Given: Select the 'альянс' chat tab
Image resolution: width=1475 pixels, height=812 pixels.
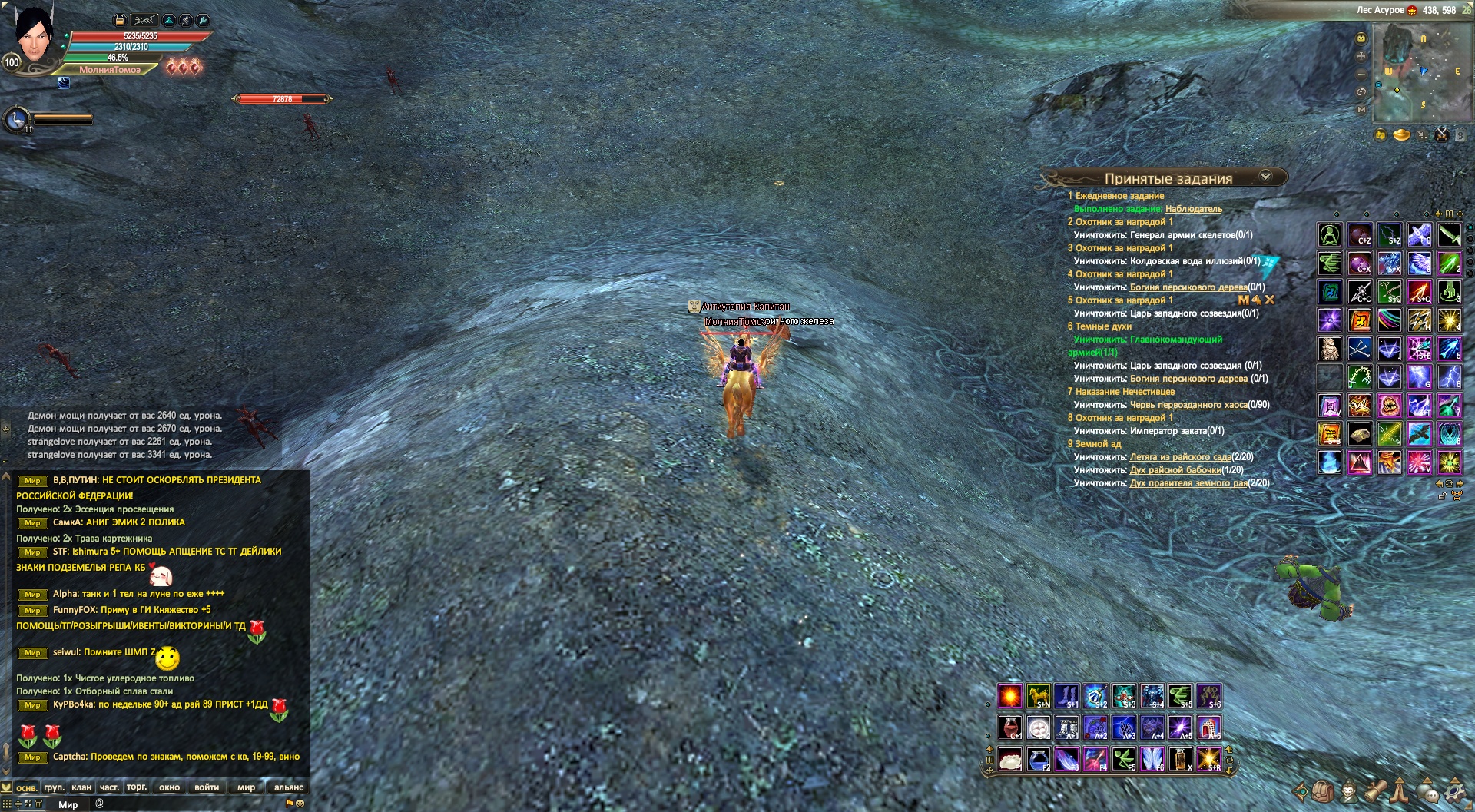Looking at the screenshot, I should [x=289, y=787].
